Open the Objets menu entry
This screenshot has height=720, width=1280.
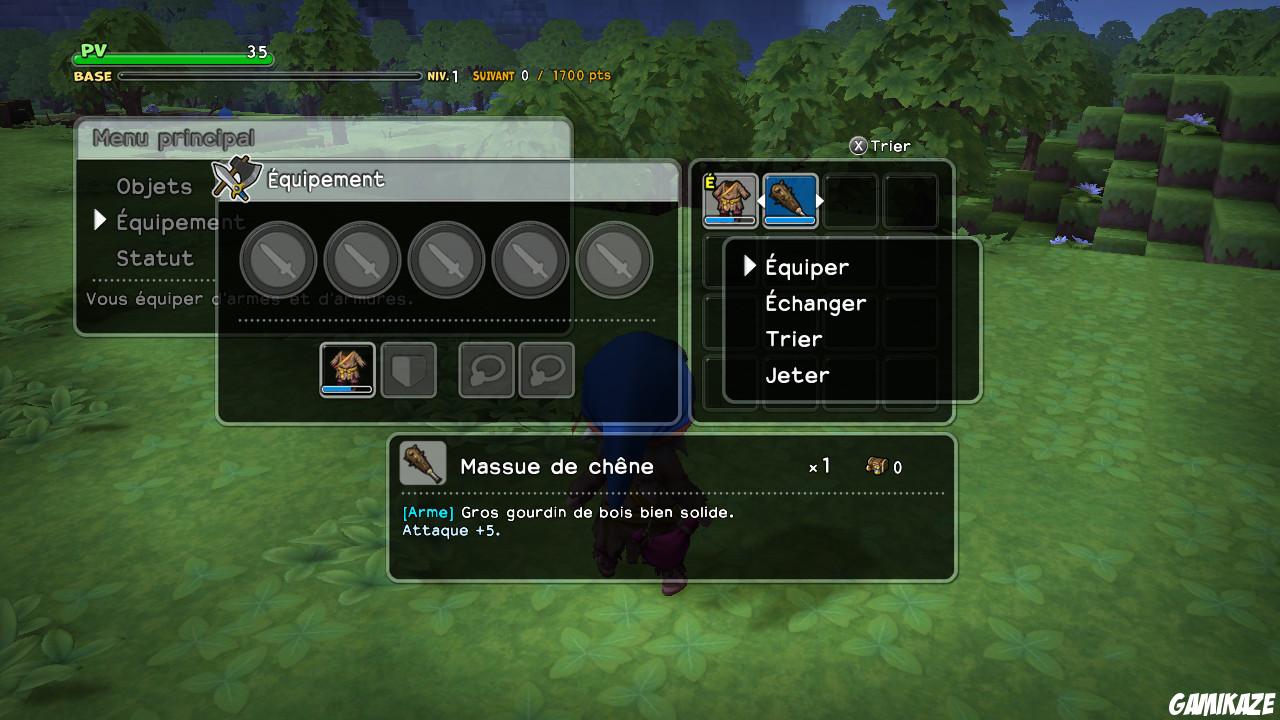[x=155, y=186]
